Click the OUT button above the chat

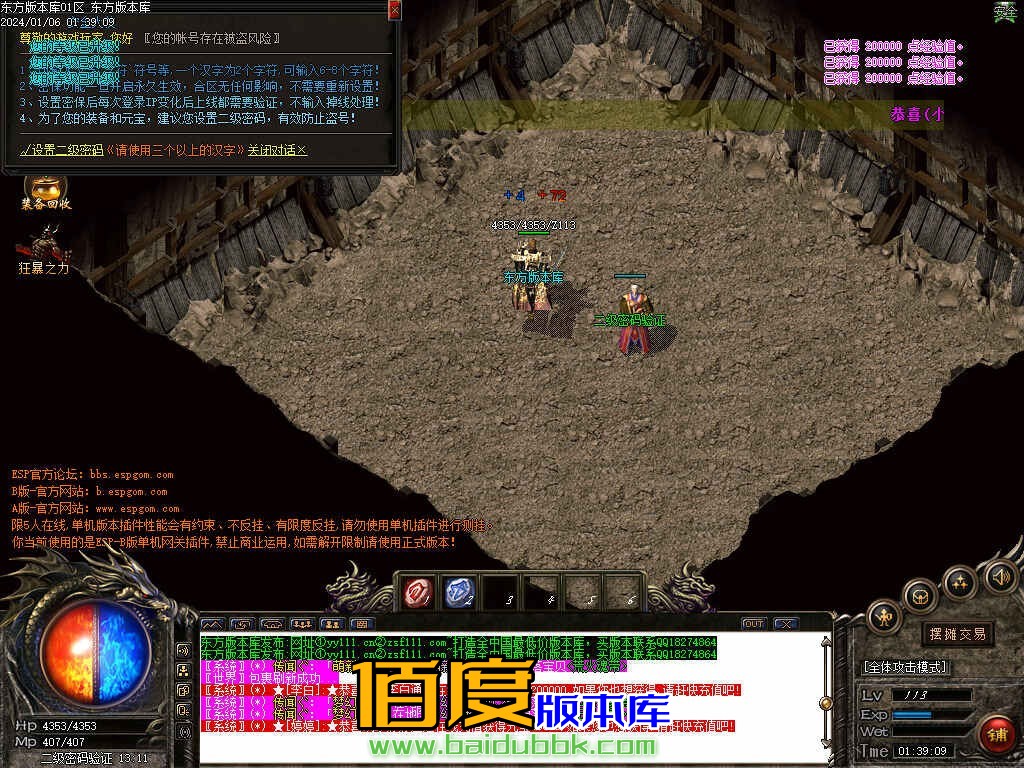[x=753, y=623]
